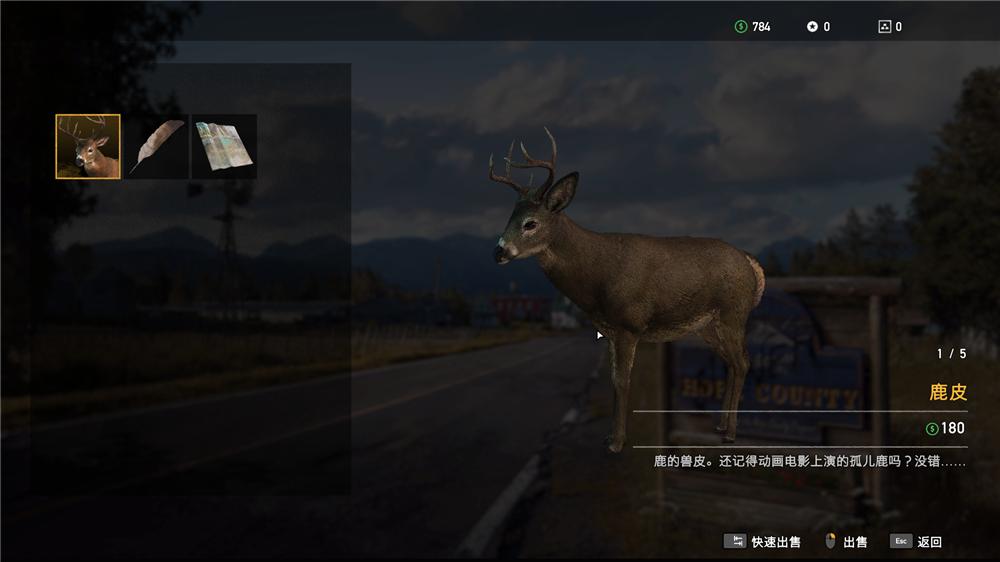This screenshot has height=562, width=1000.
Task: Select the feather item slot
Action: pyautogui.click(x=156, y=146)
